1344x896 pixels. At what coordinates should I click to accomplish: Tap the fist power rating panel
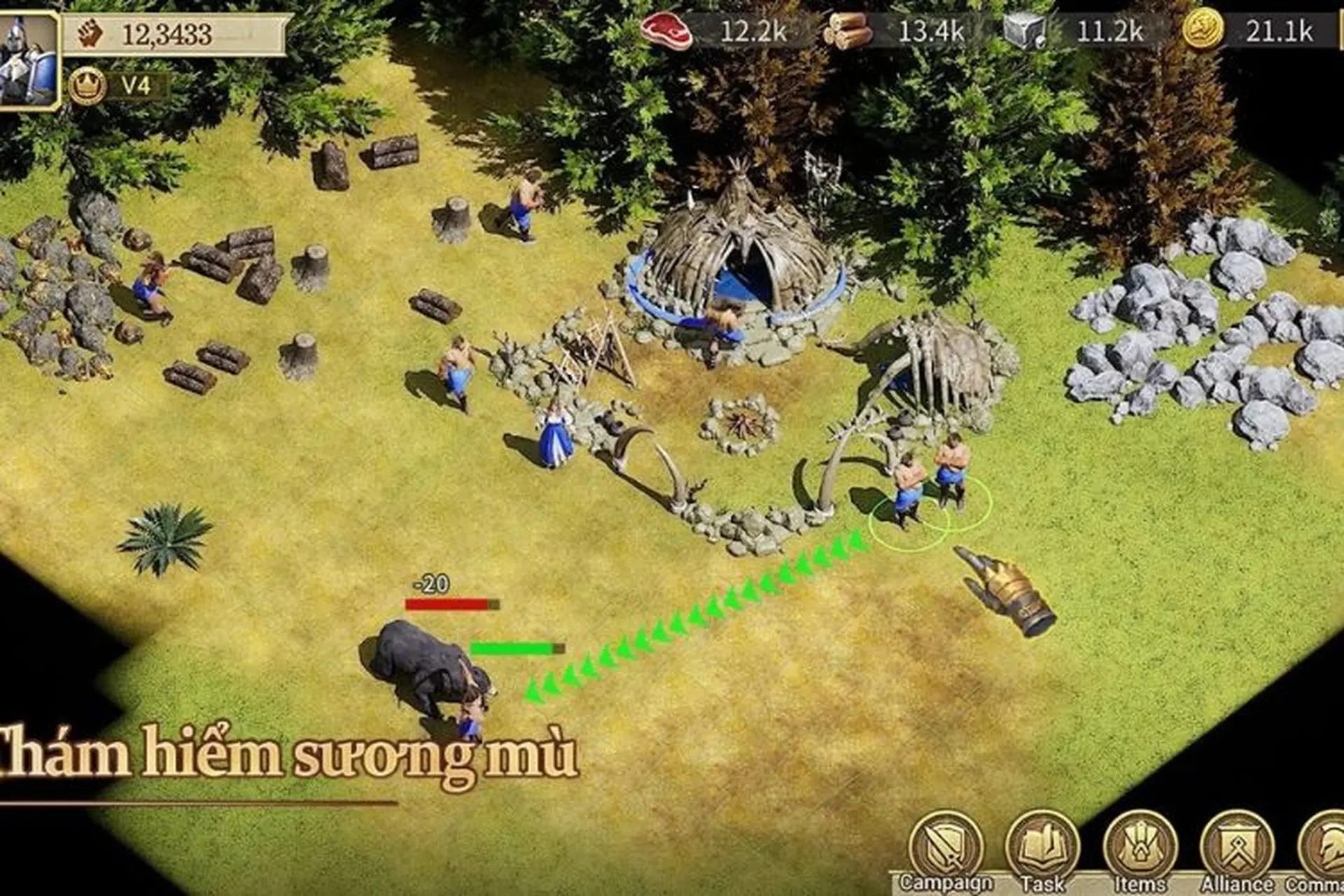[x=175, y=34]
